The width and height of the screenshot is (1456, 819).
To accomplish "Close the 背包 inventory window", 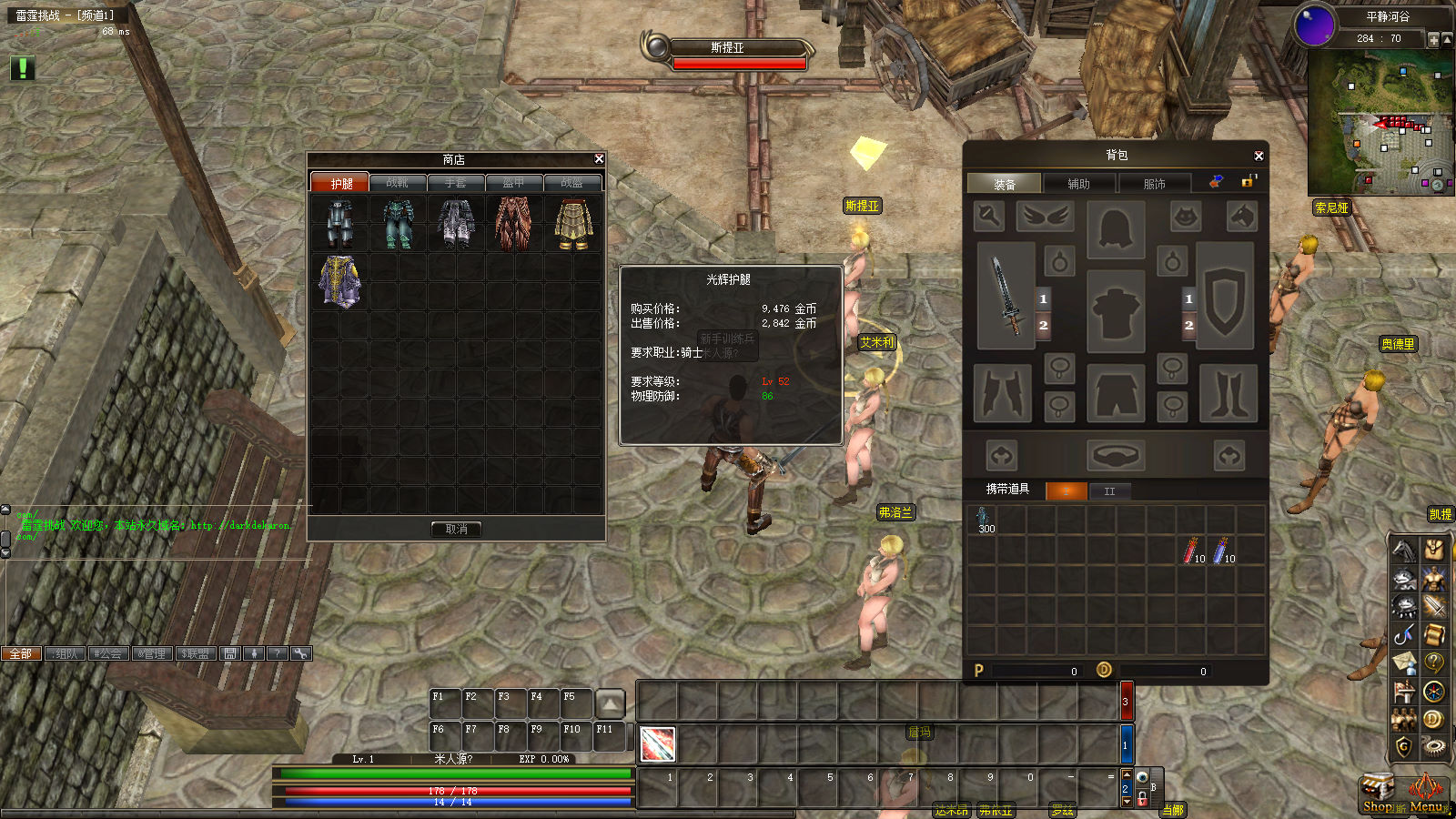I will (1259, 157).
